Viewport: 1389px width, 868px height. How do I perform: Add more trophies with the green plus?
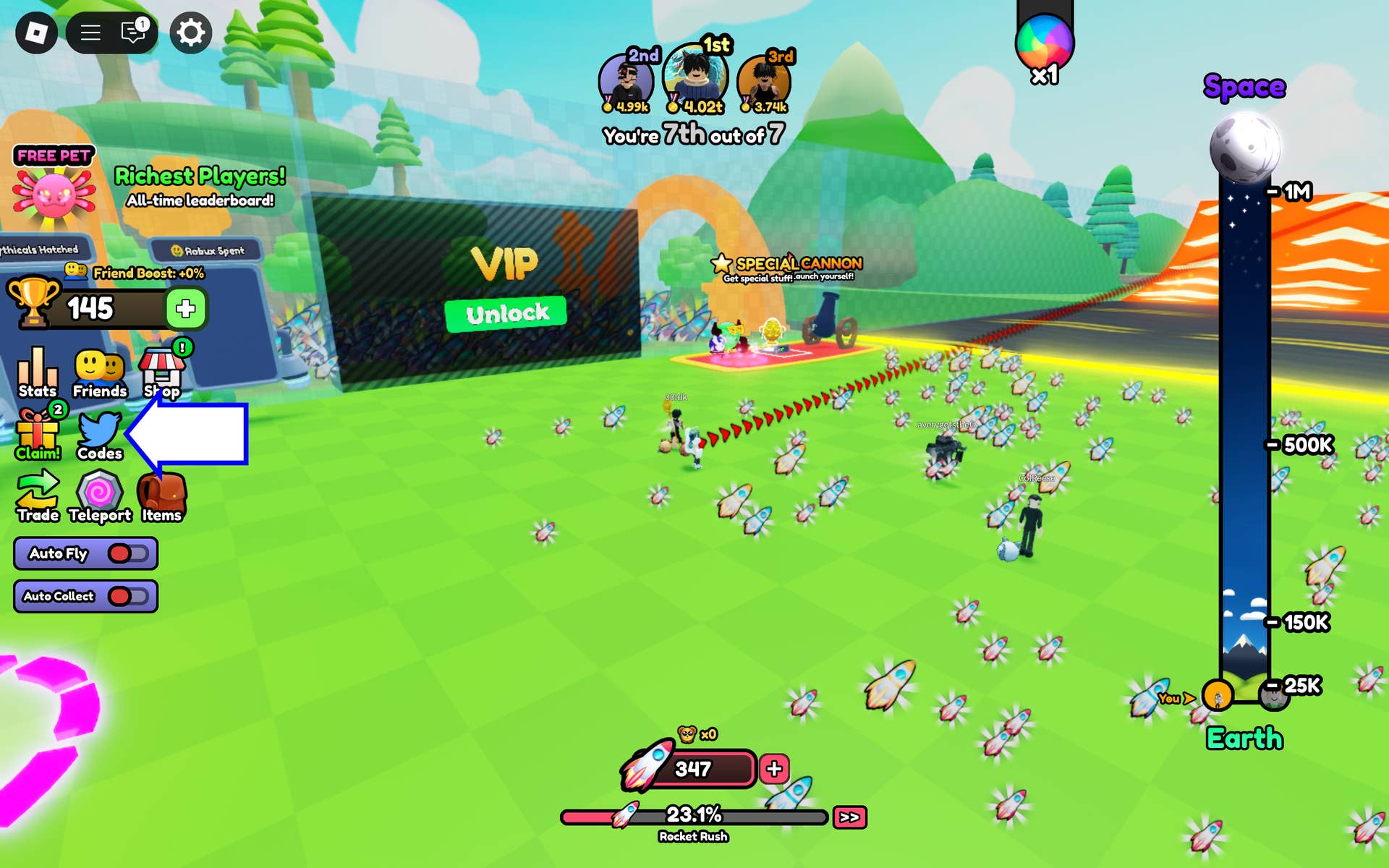coord(186,309)
